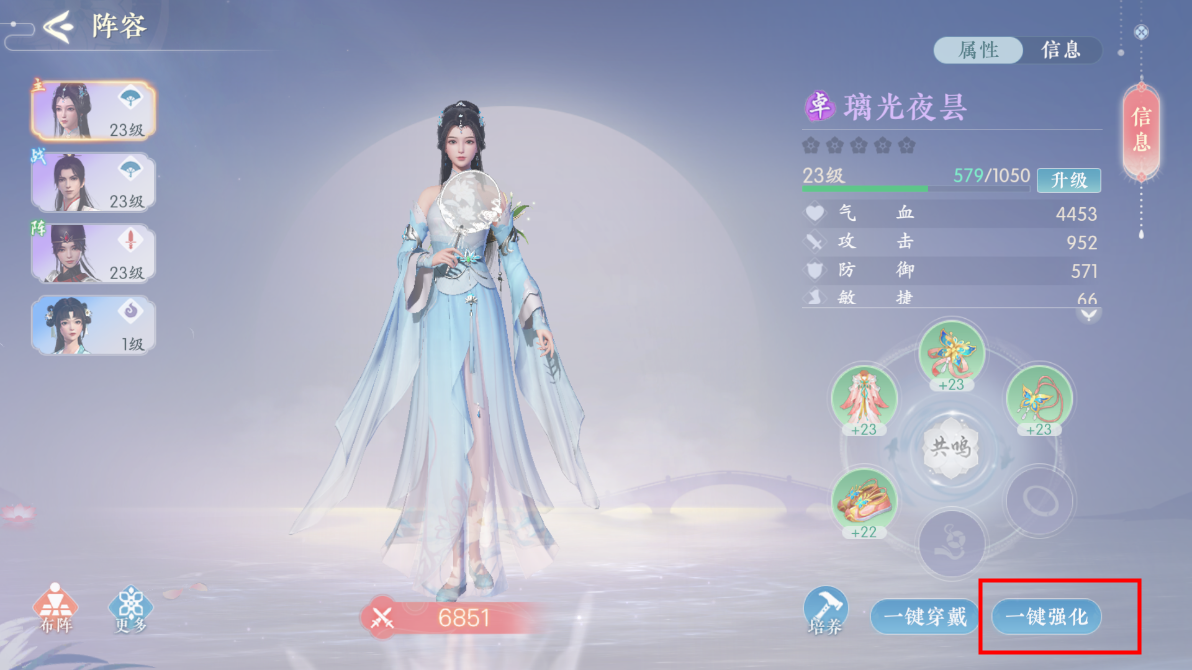Select the level 1 character portrait

click(92, 325)
